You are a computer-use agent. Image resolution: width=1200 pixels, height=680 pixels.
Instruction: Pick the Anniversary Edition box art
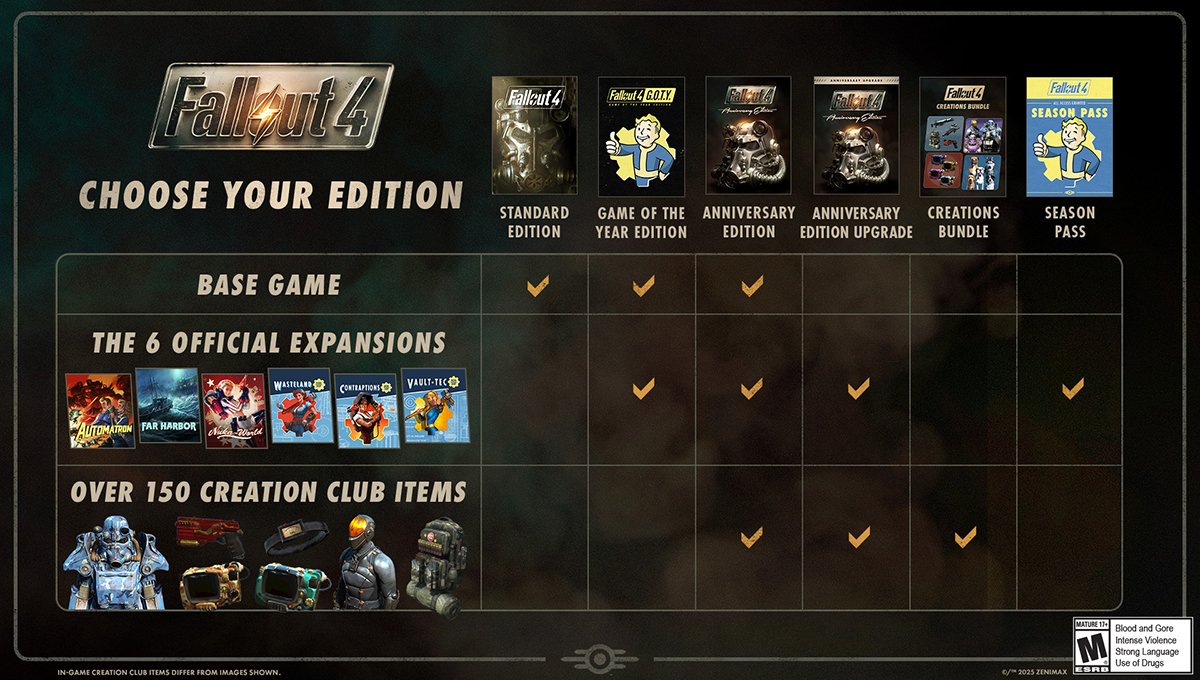pyautogui.click(x=748, y=136)
